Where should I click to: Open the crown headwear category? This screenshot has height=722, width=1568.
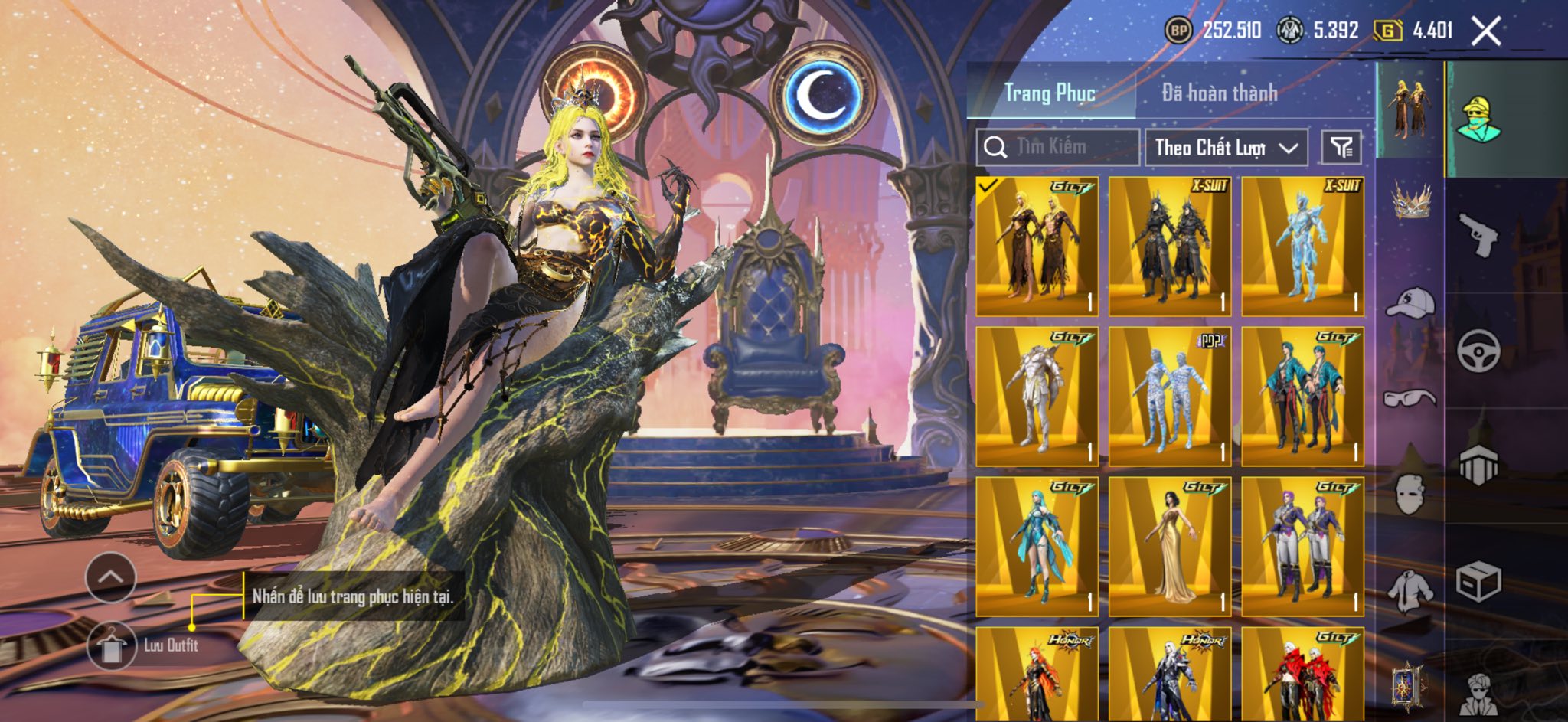1410,201
